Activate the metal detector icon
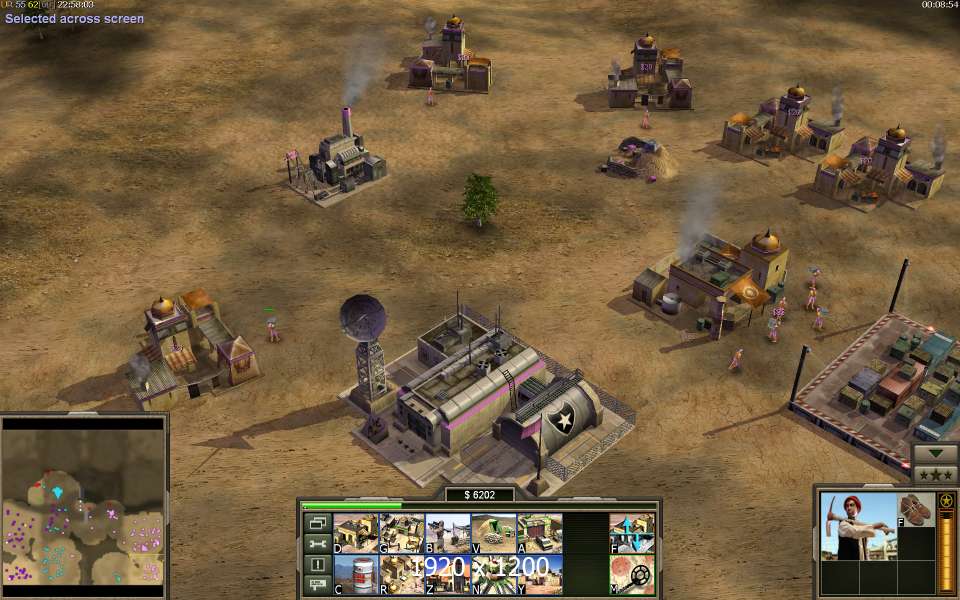Viewport: 960px width, 600px height. pyautogui.click(x=632, y=575)
